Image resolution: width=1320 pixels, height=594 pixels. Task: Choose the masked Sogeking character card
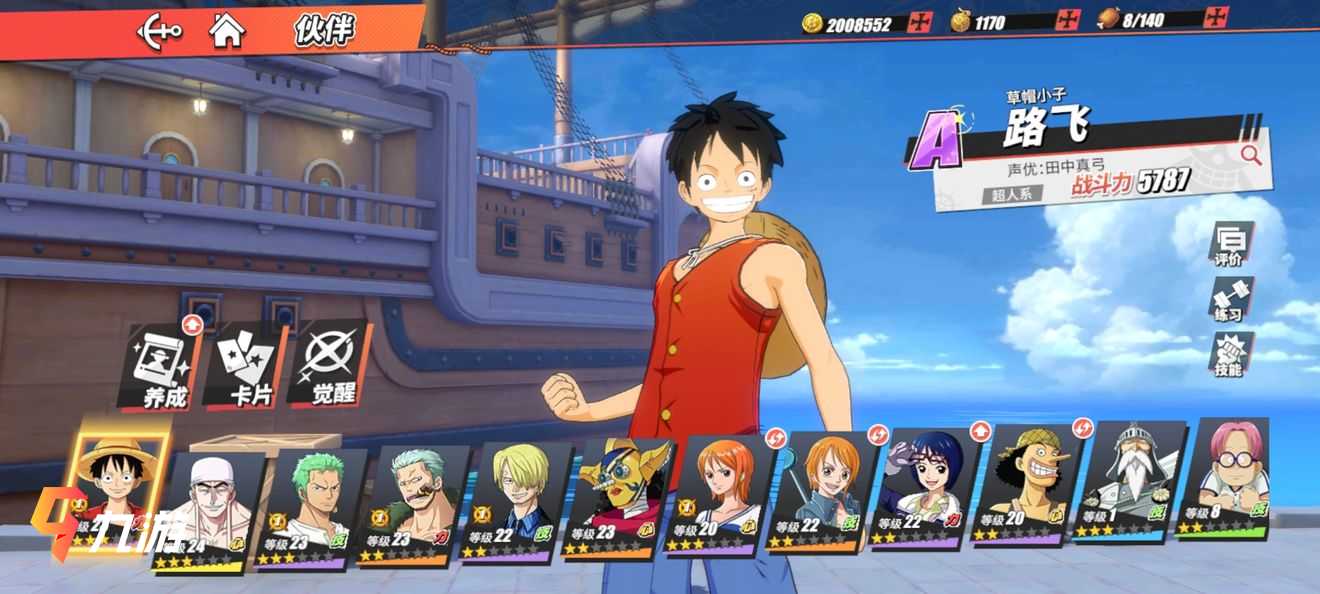(617, 498)
